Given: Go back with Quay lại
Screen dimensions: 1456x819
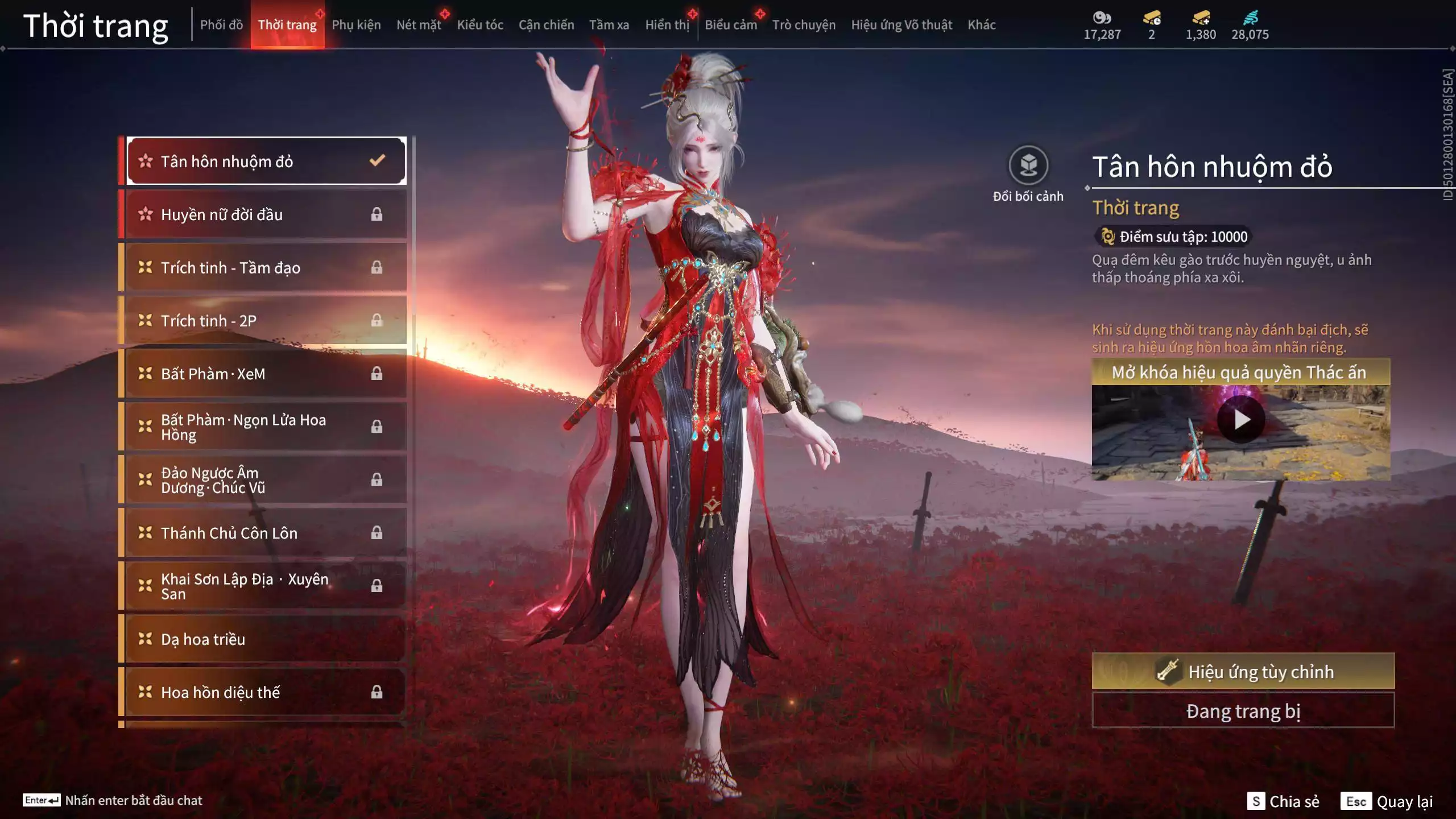Looking at the screenshot, I should [1387, 801].
